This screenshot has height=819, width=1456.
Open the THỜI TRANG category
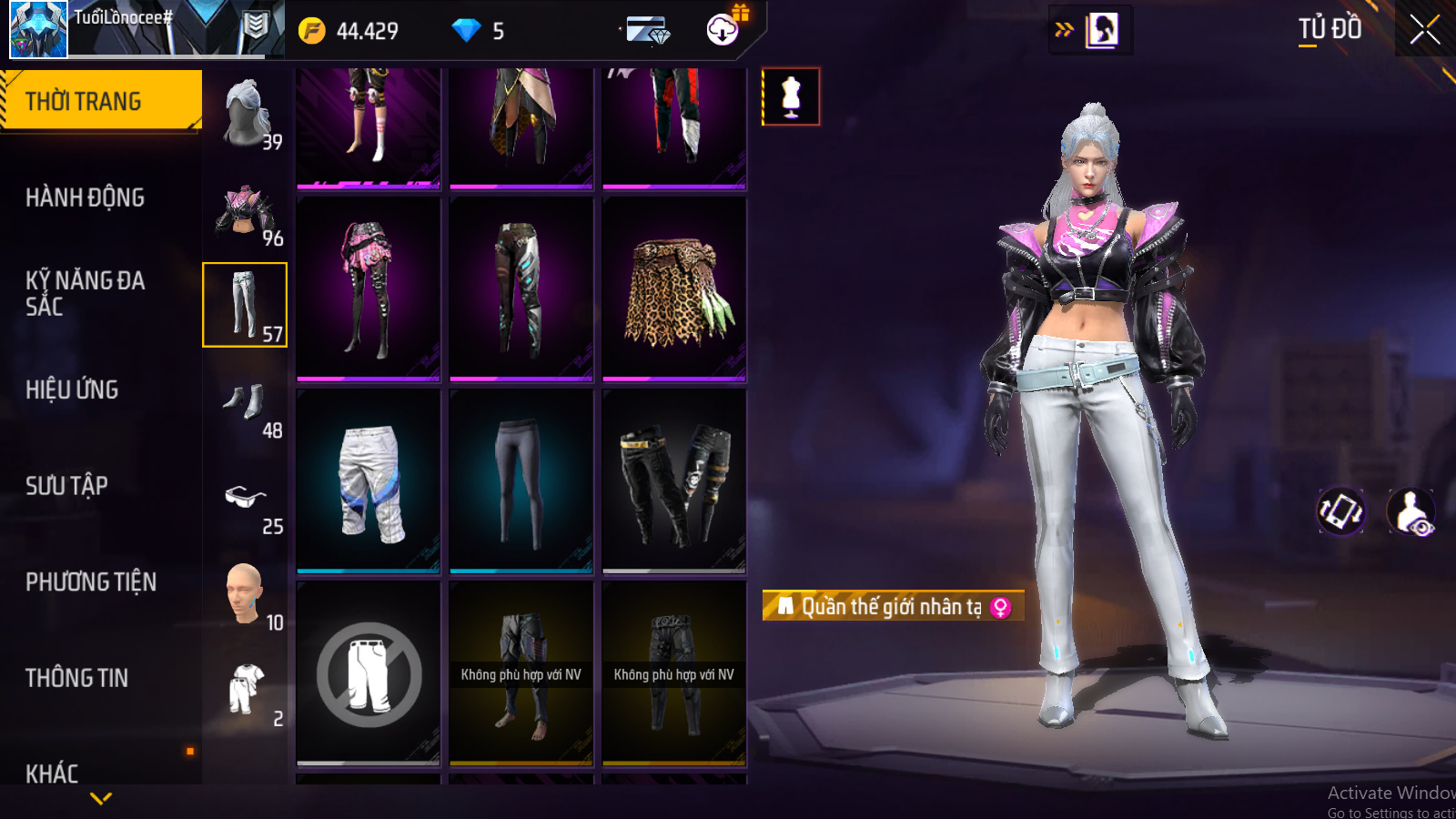(x=100, y=101)
